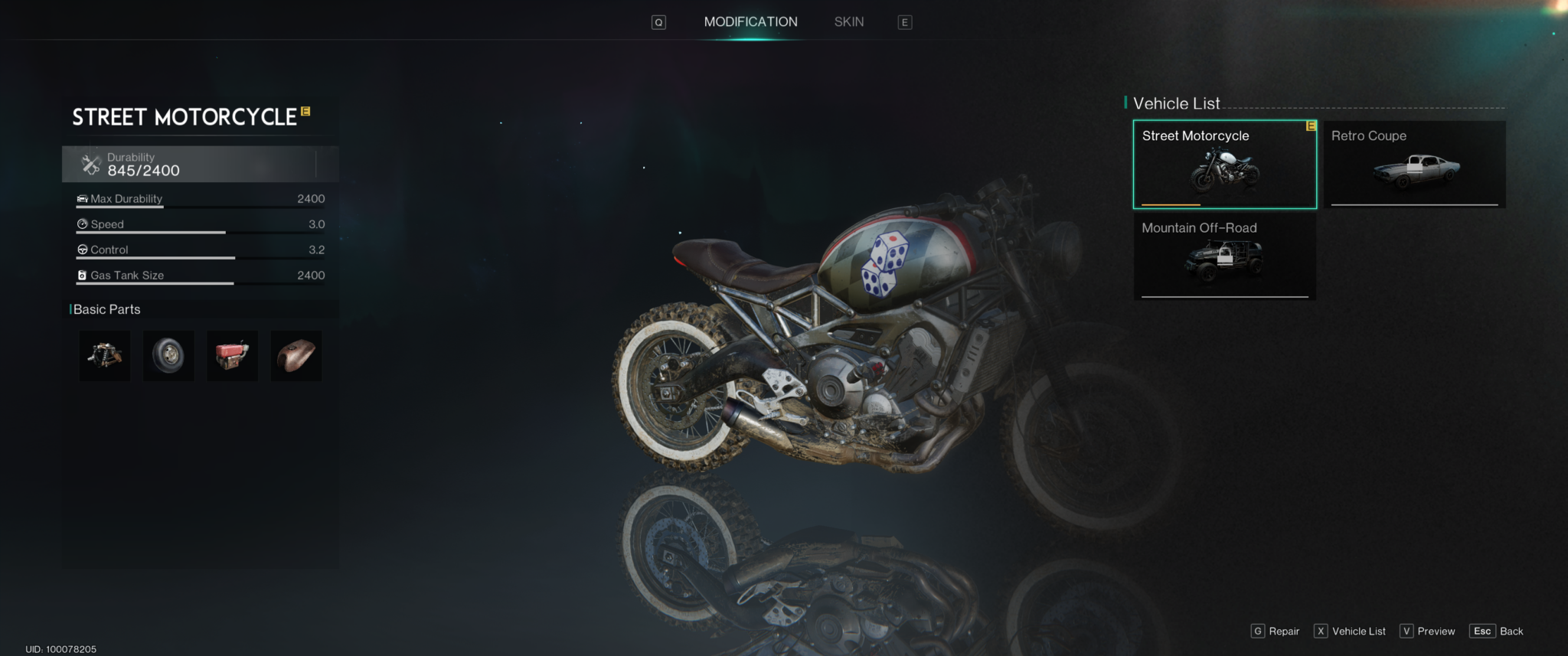Viewport: 1568px width, 656px height.
Task: Click the tire part in Basic Parts
Action: [x=168, y=355]
